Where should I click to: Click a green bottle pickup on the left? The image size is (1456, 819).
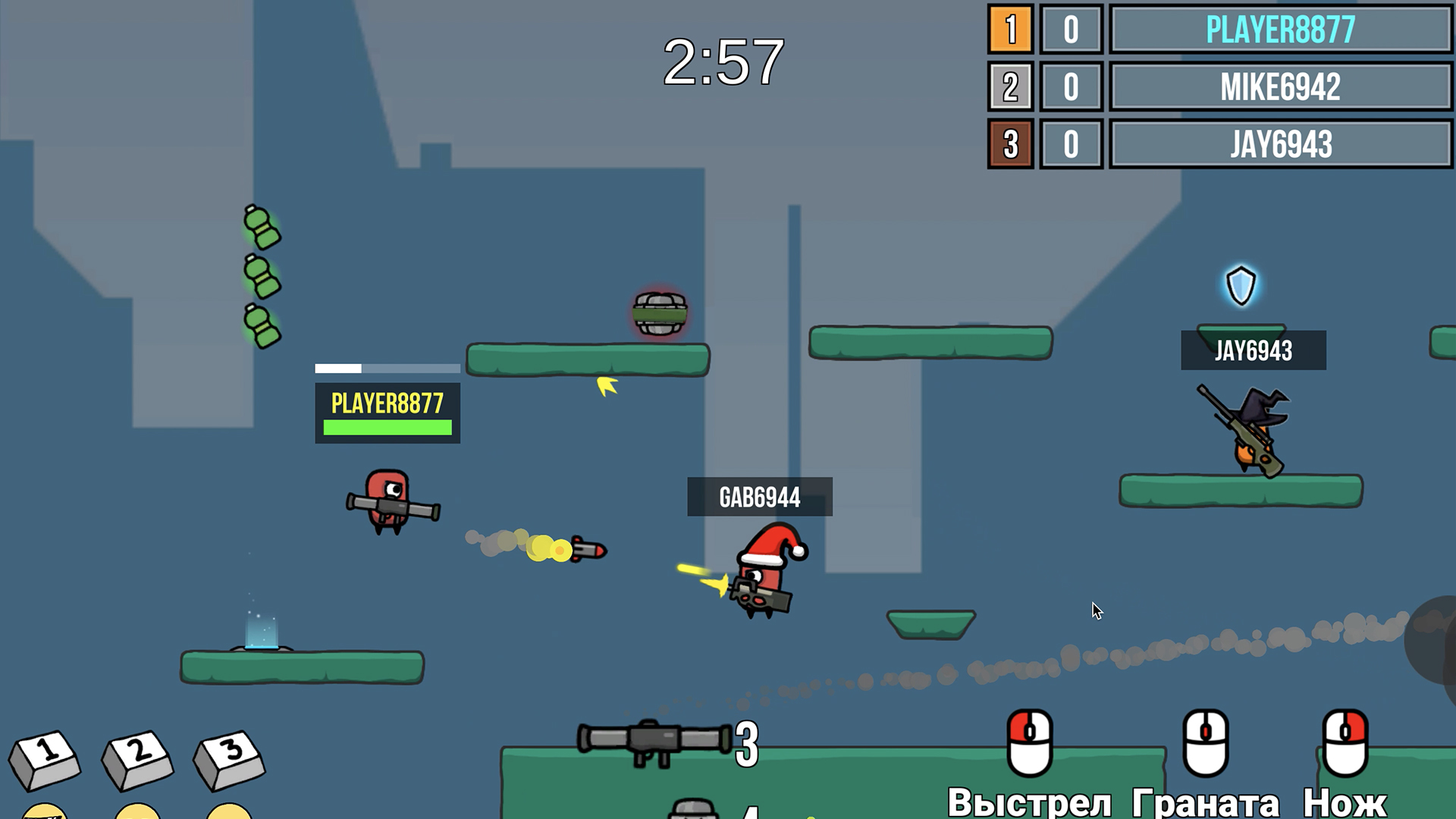(x=261, y=227)
